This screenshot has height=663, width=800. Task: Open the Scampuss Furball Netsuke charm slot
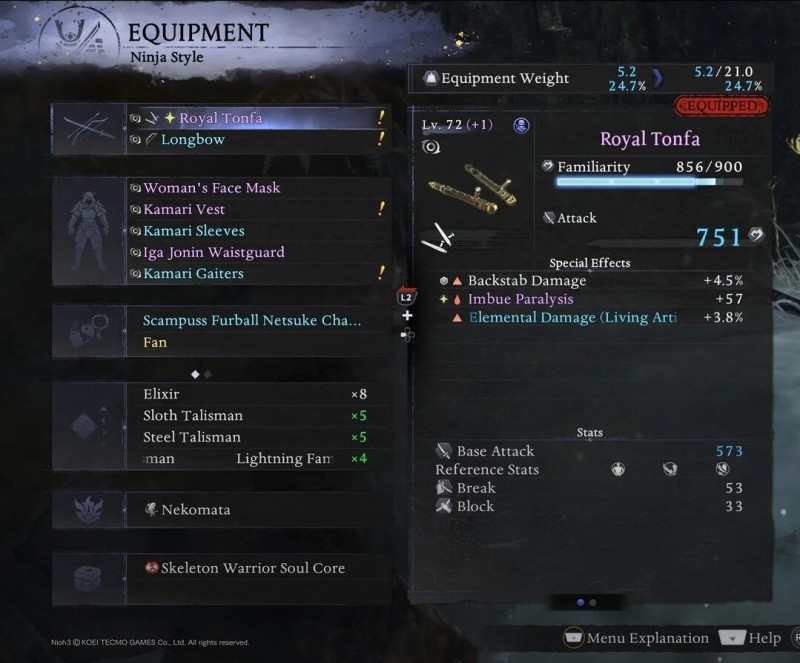[x=252, y=321]
